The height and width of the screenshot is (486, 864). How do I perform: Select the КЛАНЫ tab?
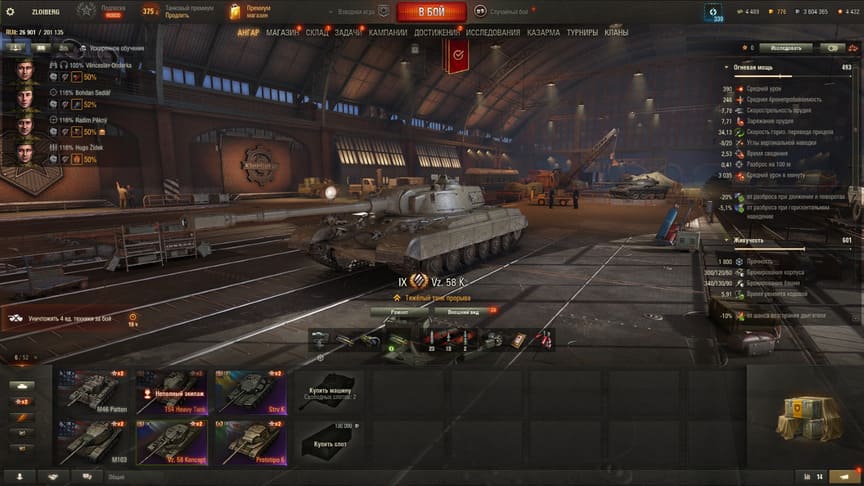617,32
